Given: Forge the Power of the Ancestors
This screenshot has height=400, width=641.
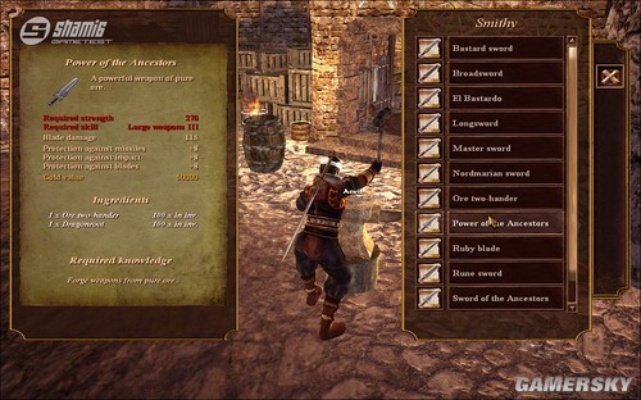Looking at the screenshot, I should click(504, 223).
